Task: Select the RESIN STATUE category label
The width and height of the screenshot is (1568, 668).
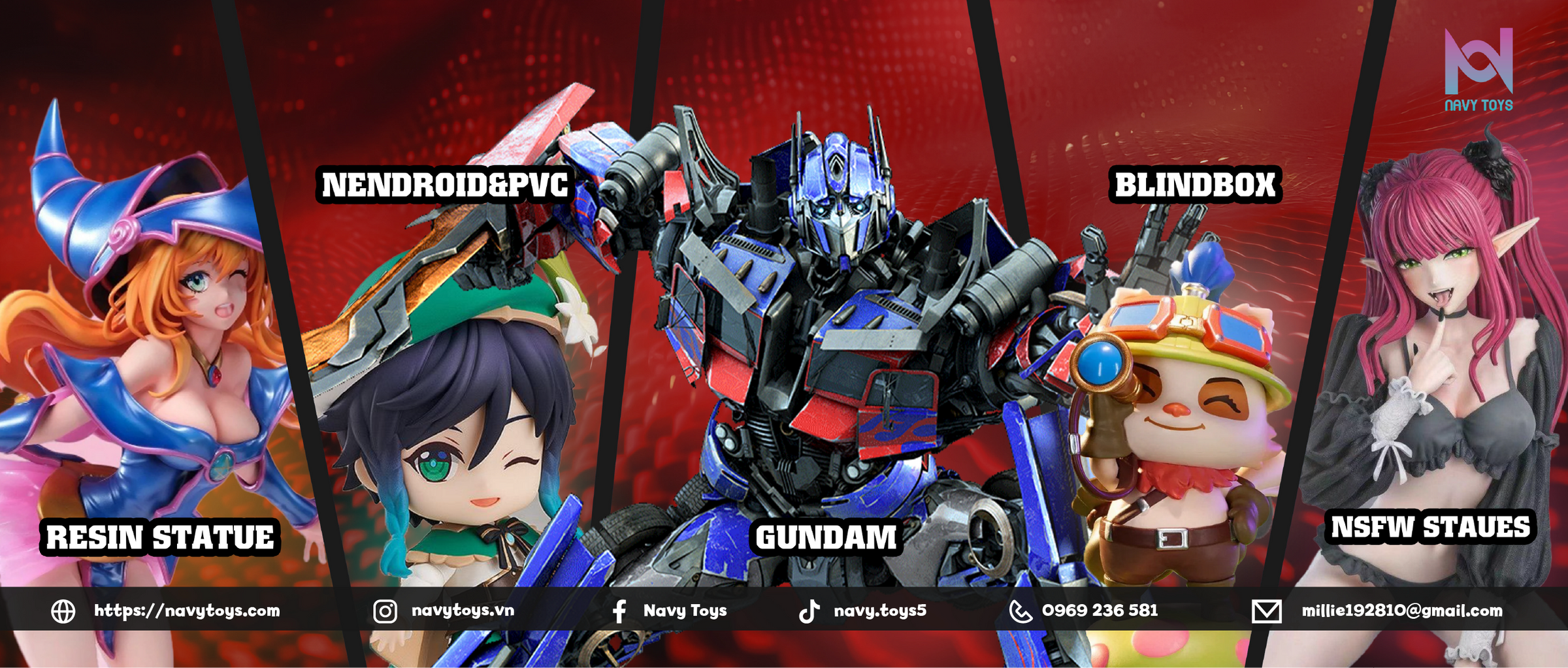Action: (160, 537)
